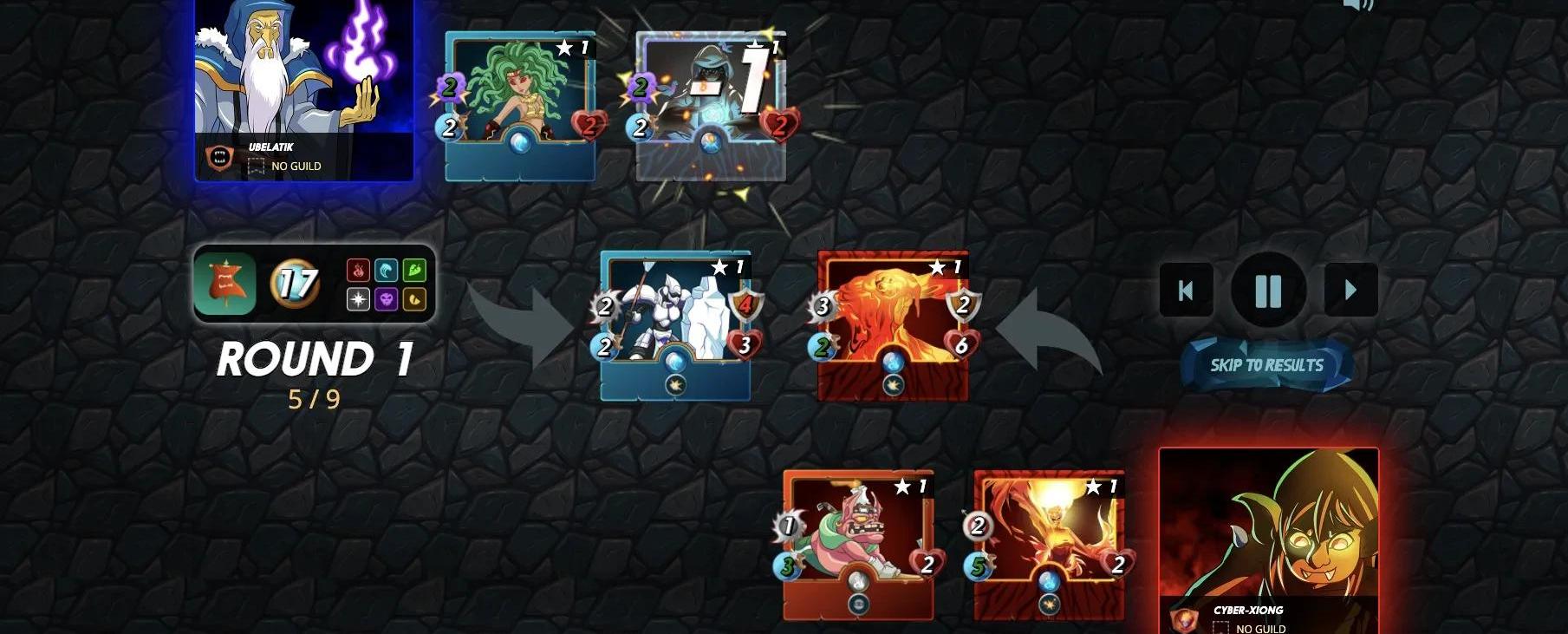Select the white knight frontline card
This screenshot has width=1568, height=634.
675,324
